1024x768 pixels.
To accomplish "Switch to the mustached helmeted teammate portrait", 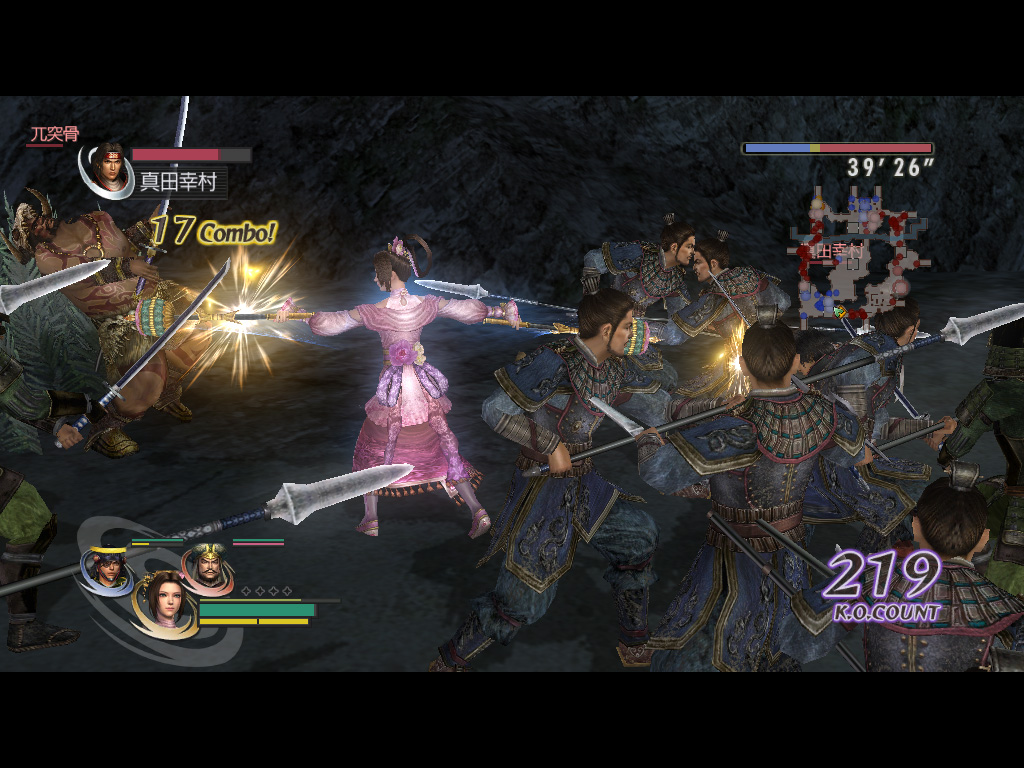I will (206, 568).
